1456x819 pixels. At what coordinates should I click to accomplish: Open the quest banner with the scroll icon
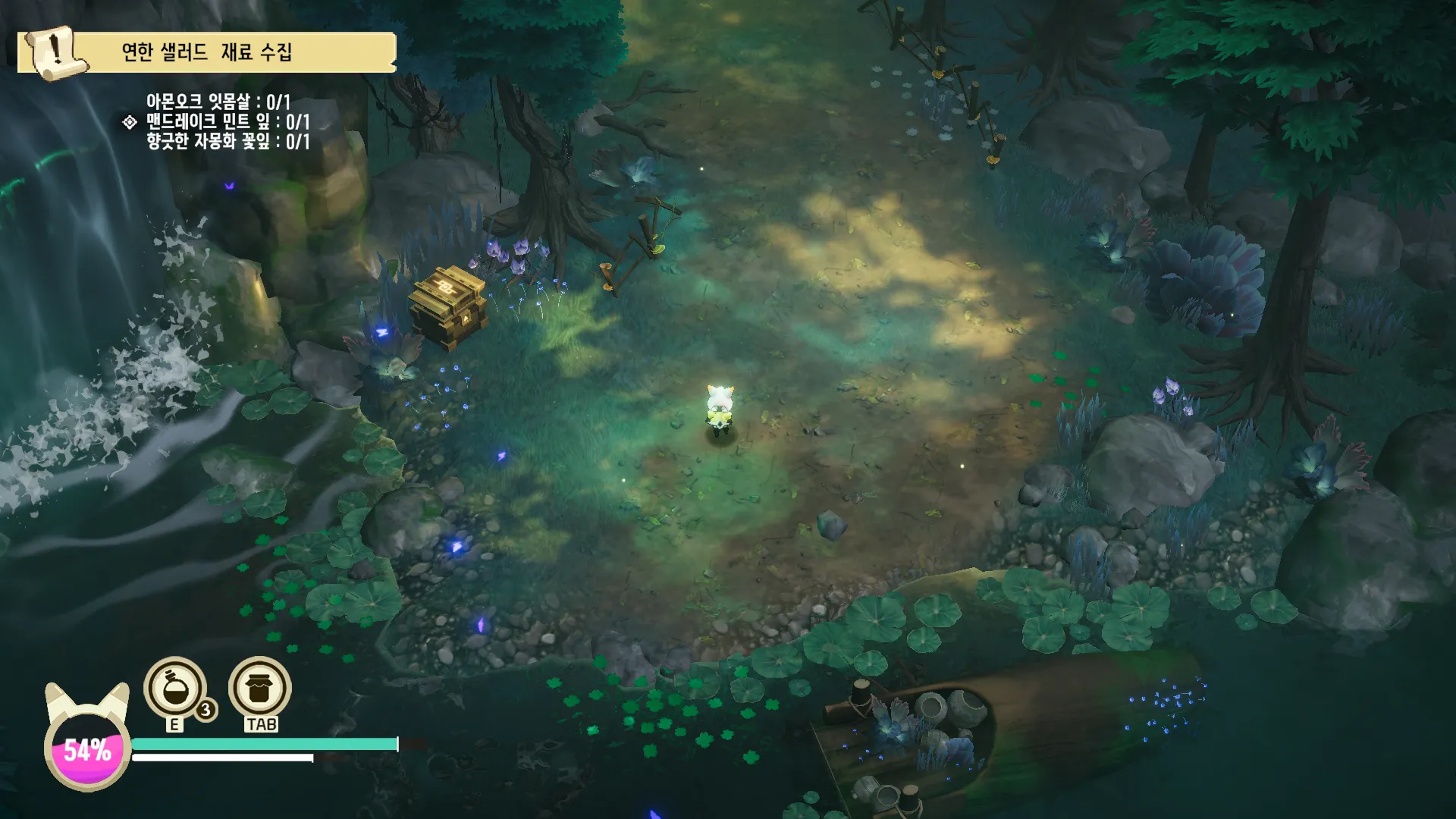click(x=206, y=52)
